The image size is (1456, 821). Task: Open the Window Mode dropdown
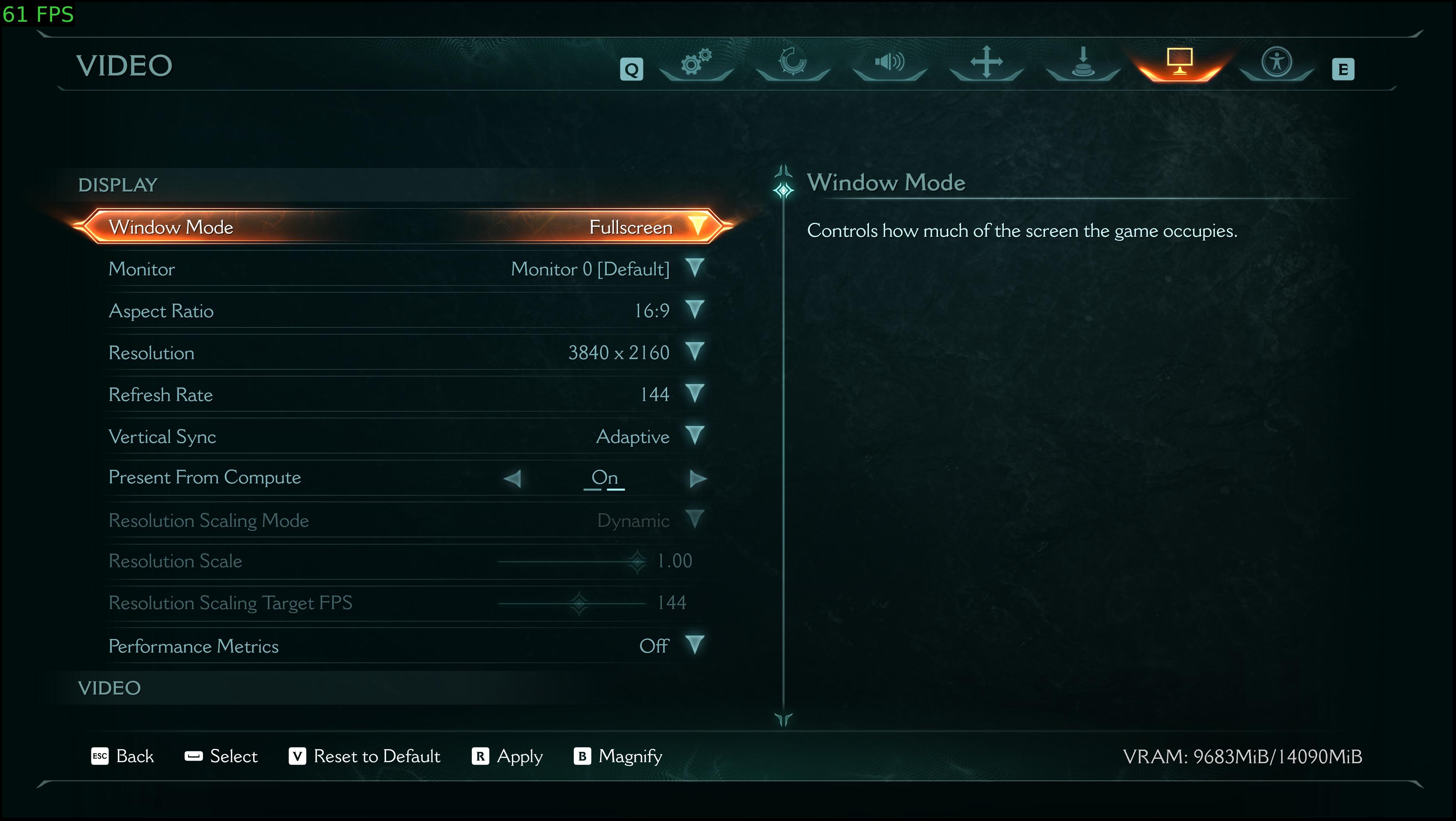(697, 226)
